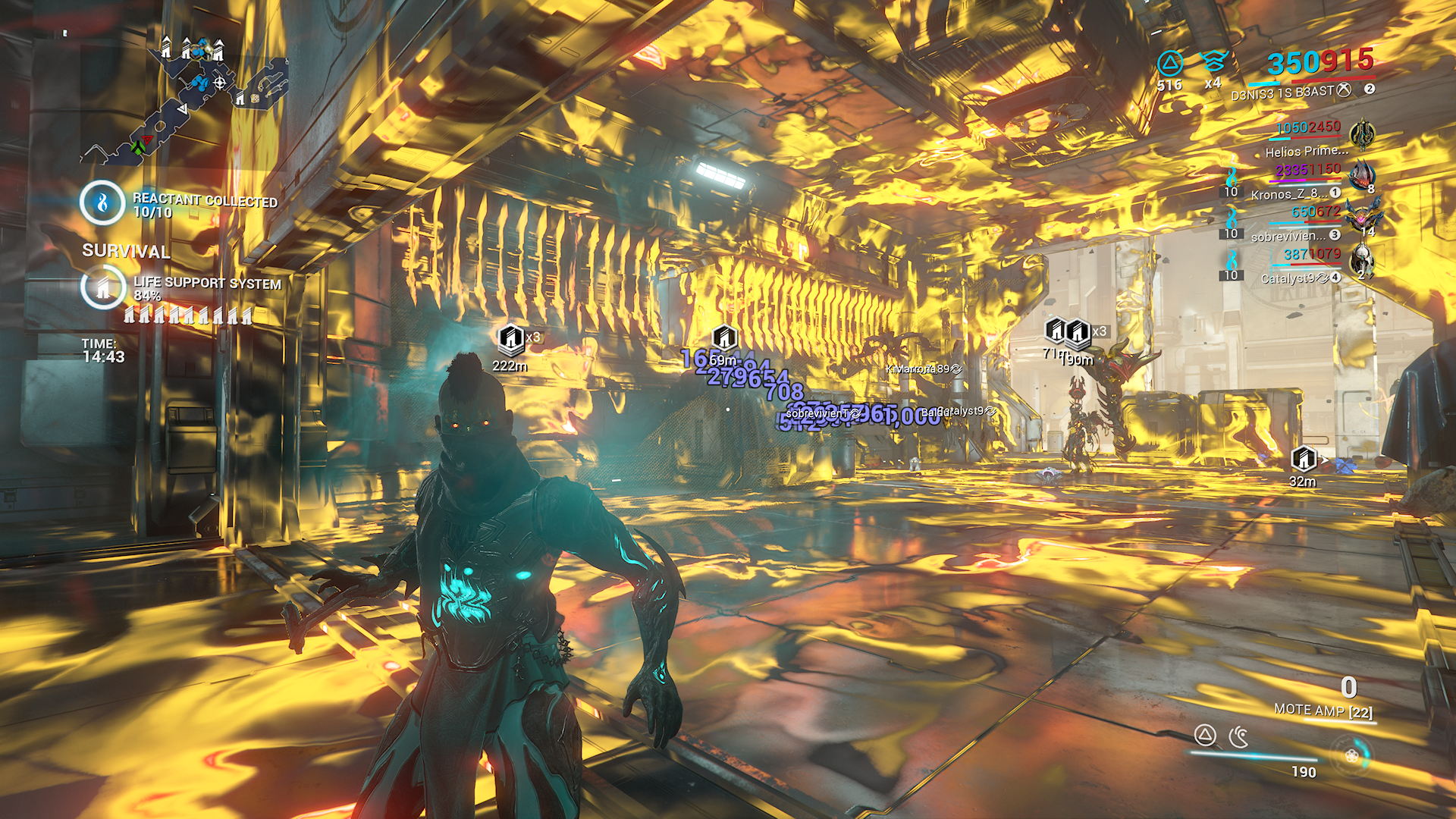Open the minimap in the corner
The width and height of the screenshot is (1456, 819).
[186, 99]
